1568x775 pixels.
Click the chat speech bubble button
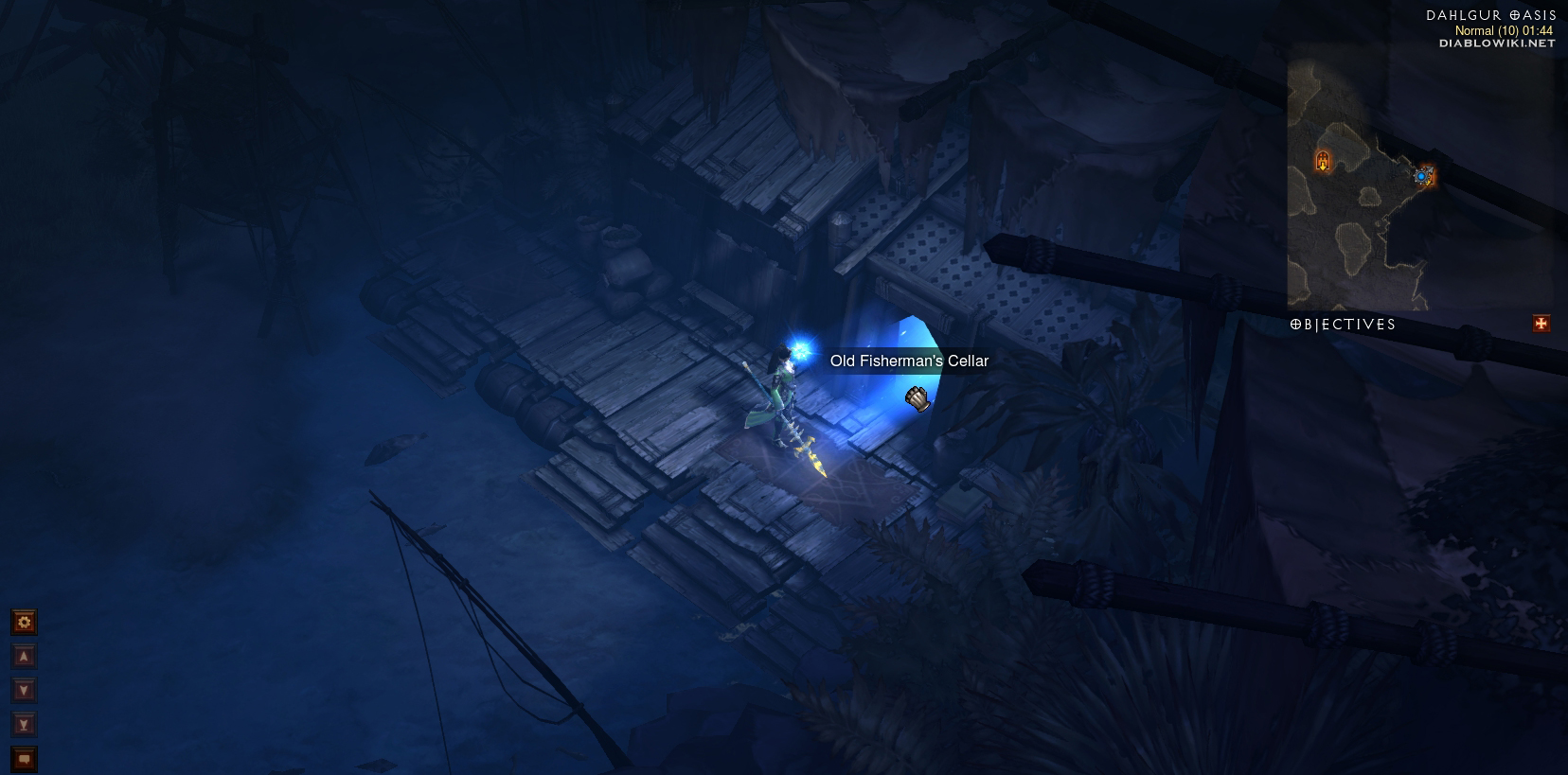pos(24,759)
